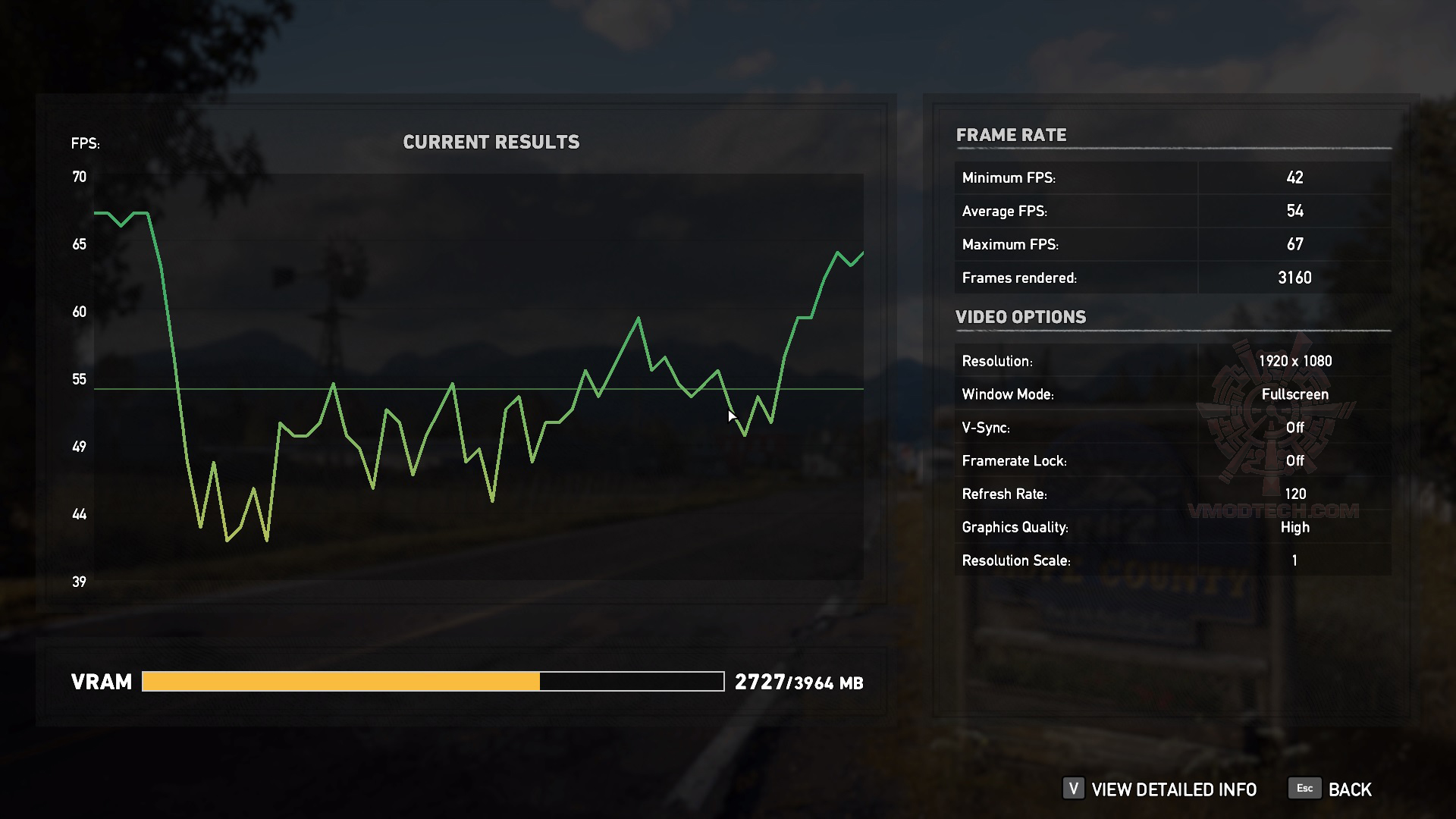The width and height of the screenshot is (1456, 819).
Task: Click the Minimum FPS value 42
Action: [x=1294, y=177]
